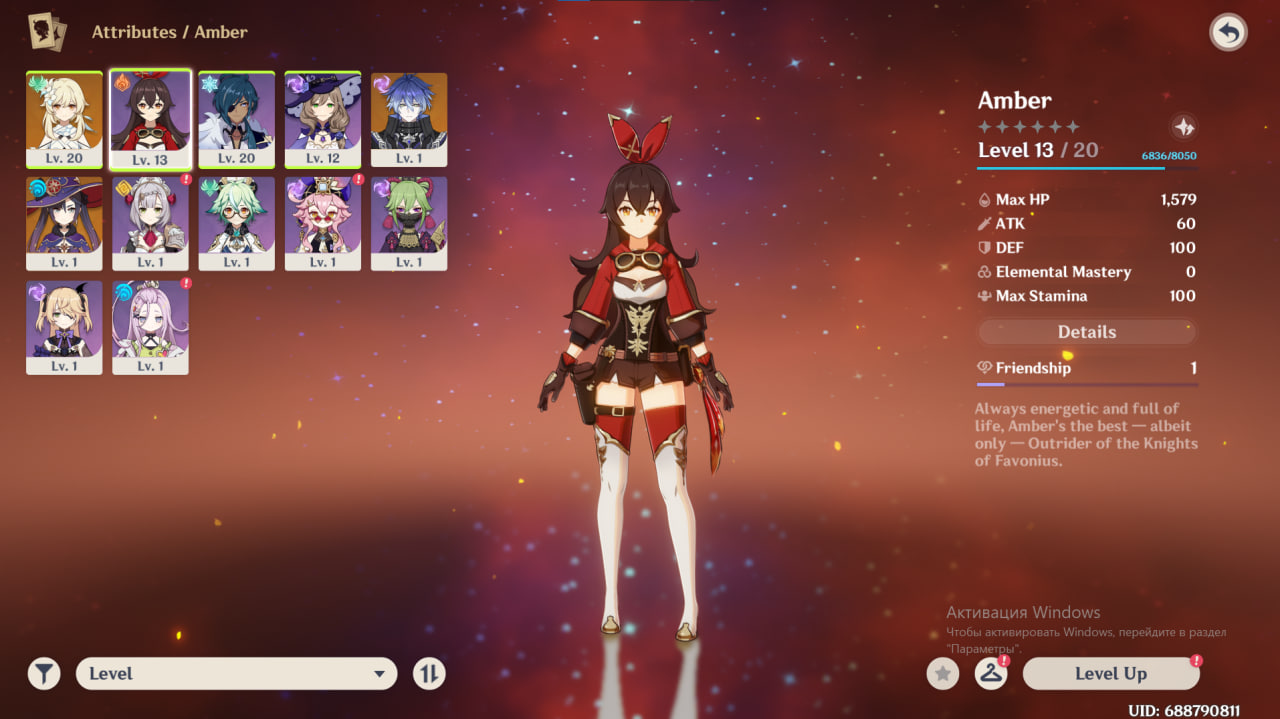Select Amber's Lv. 13 character card
This screenshot has height=719, width=1280.
click(150, 119)
